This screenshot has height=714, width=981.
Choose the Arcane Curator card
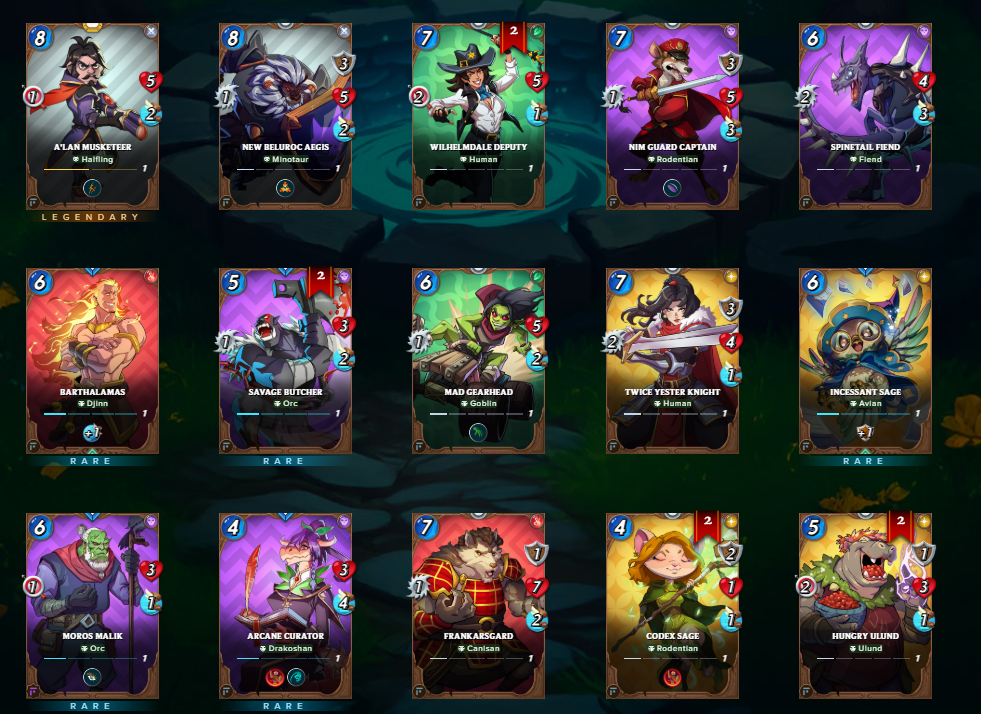[x=285, y=605]
